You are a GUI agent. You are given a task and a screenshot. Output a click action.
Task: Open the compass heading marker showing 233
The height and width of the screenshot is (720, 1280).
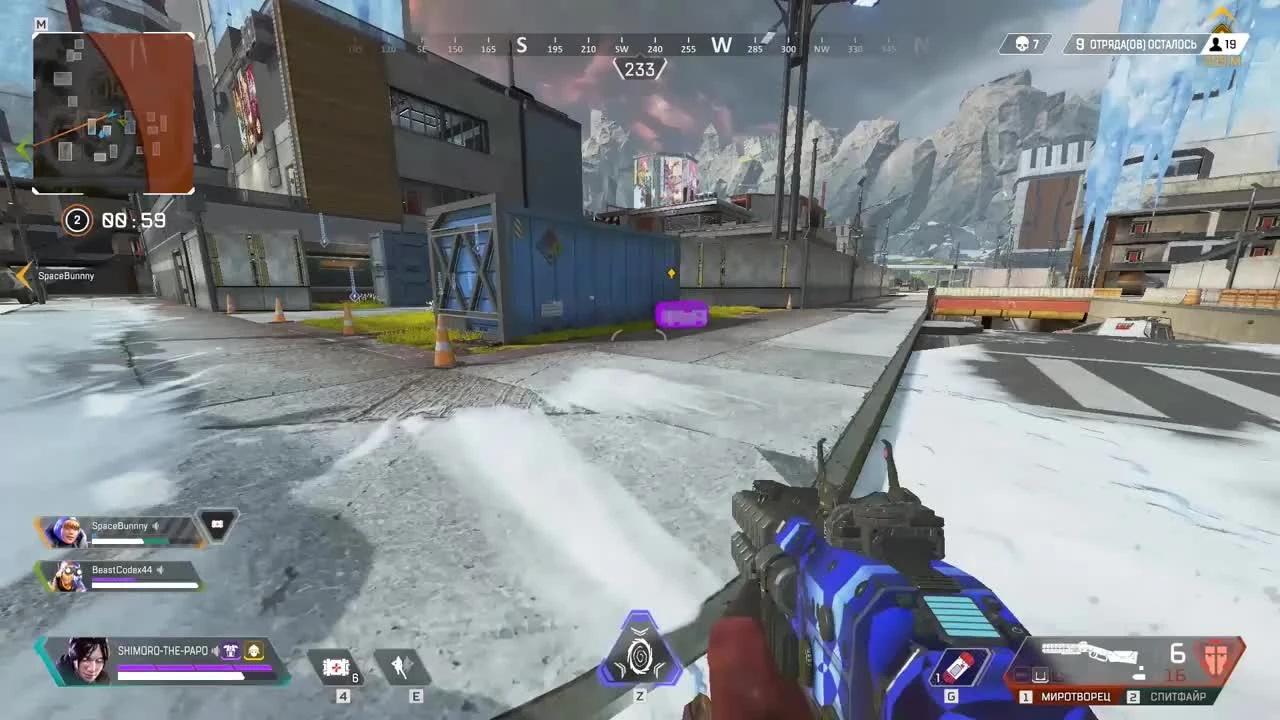(640, 68)
